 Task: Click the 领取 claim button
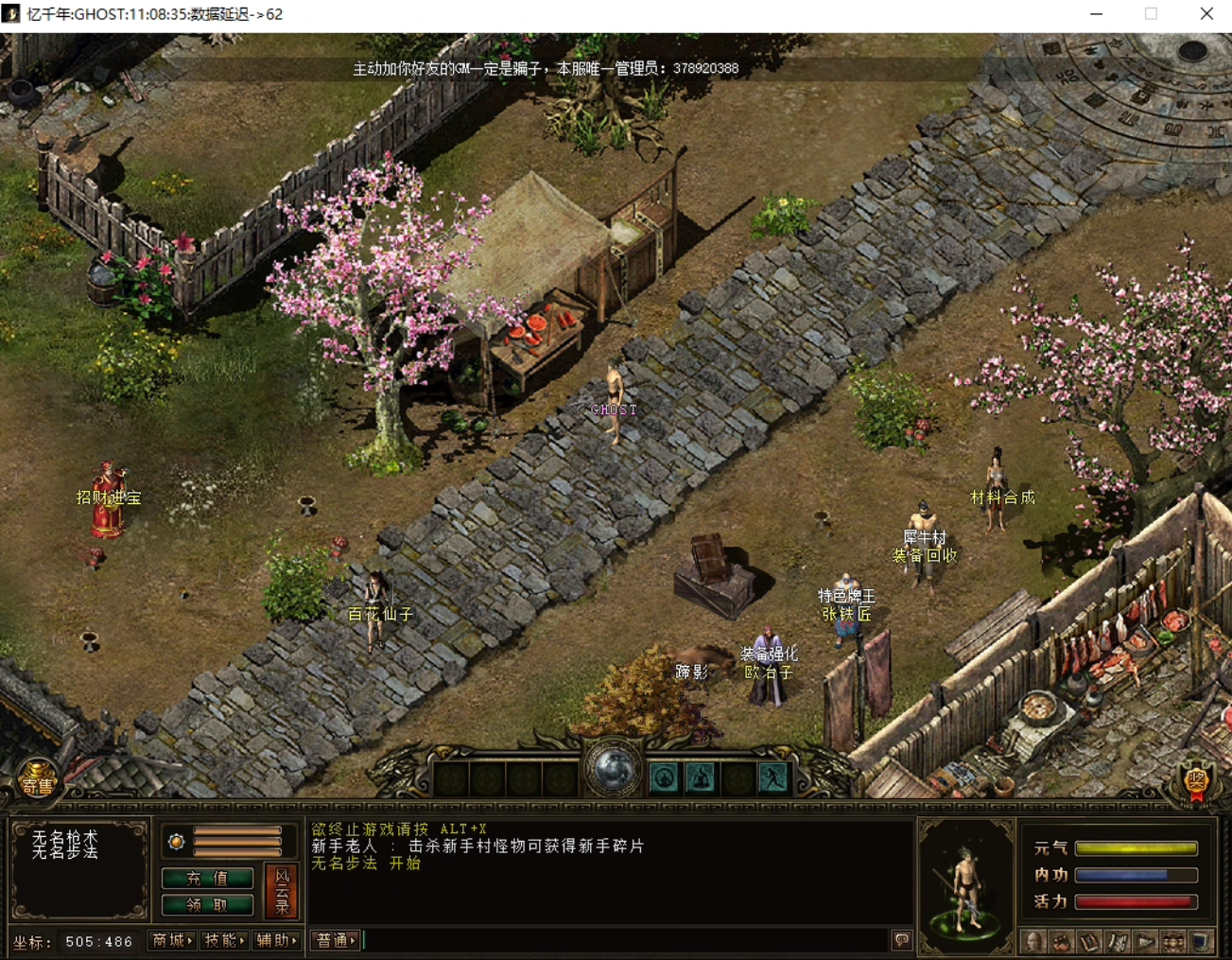tap(207, 905)
